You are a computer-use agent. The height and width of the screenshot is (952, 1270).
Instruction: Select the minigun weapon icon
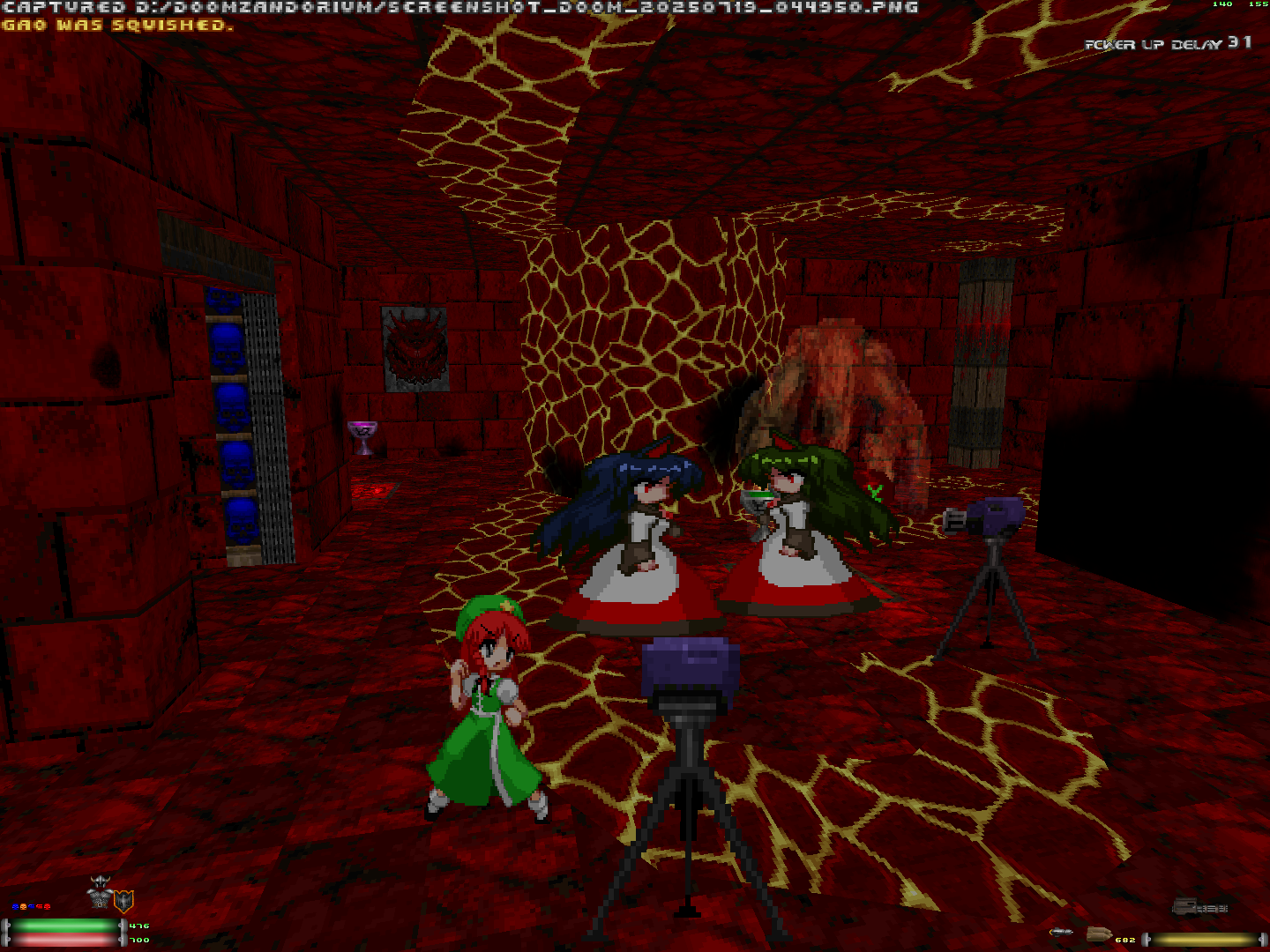(x=1199, y=906)
